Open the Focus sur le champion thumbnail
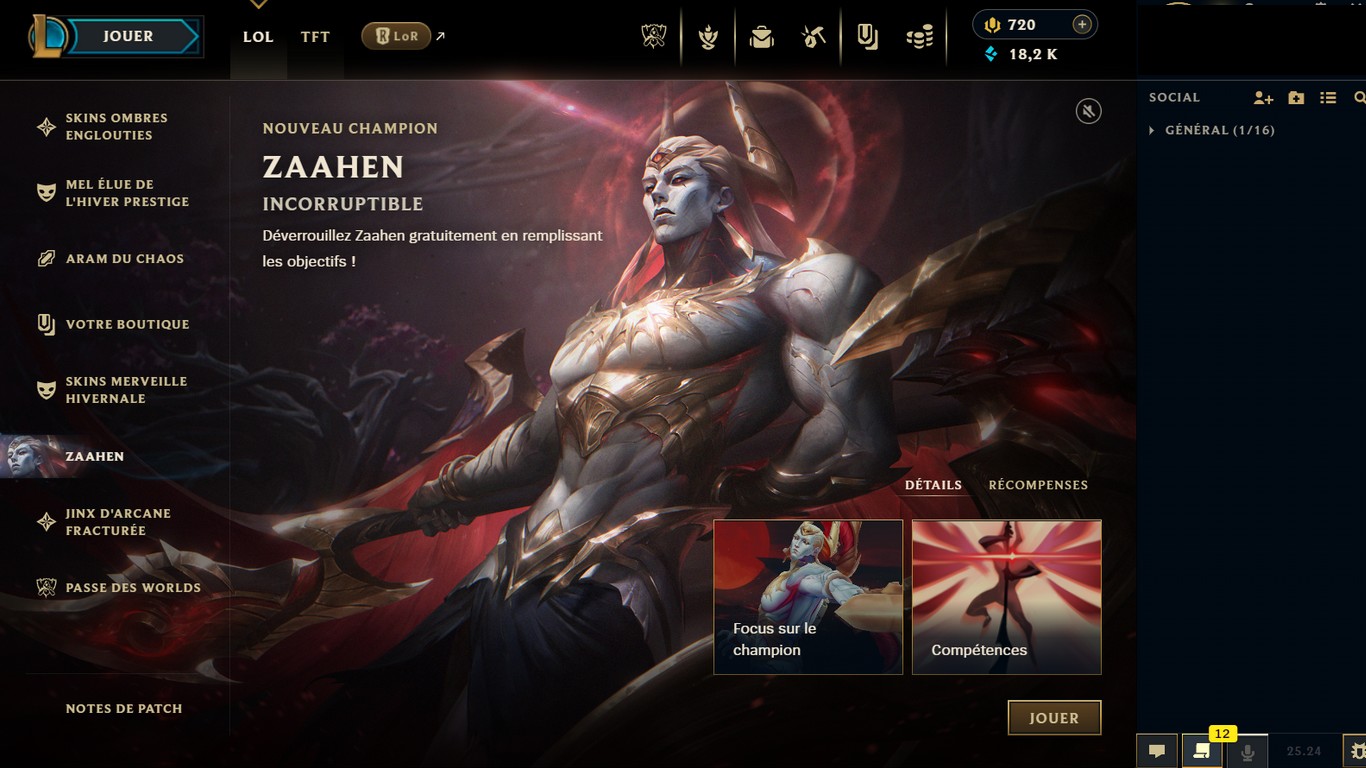 (x=808, y=597)
